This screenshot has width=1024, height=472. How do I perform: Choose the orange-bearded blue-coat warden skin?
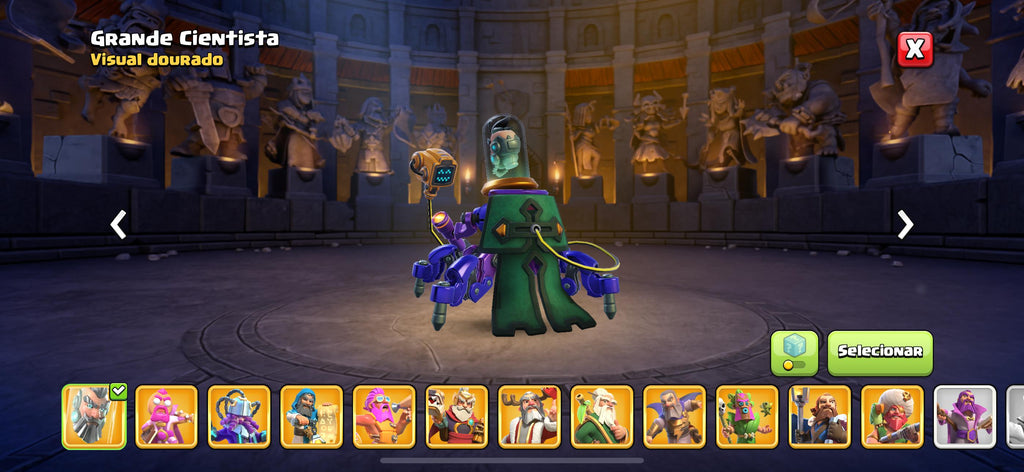[820, 416]
